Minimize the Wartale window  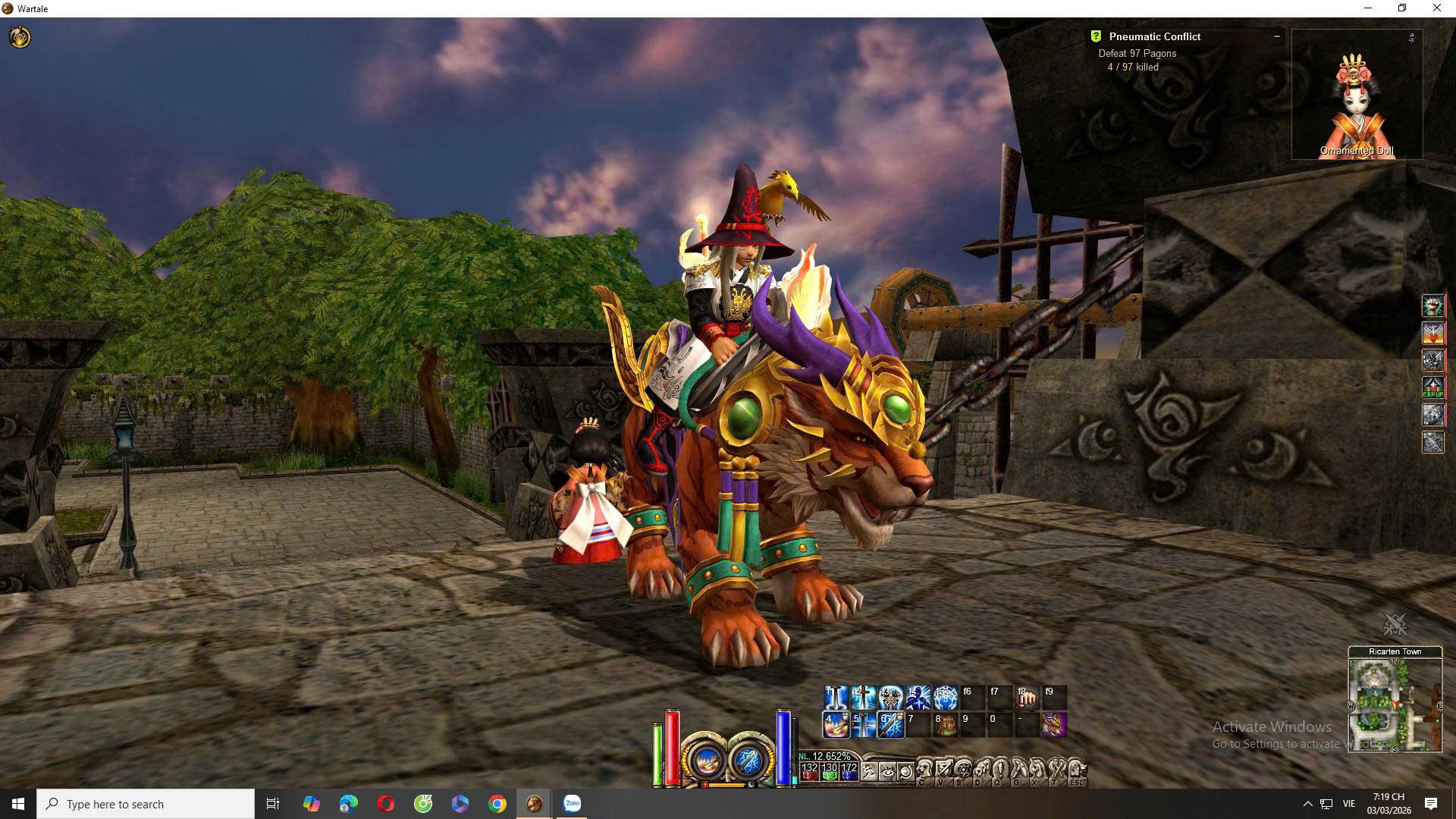(1368, 8)
